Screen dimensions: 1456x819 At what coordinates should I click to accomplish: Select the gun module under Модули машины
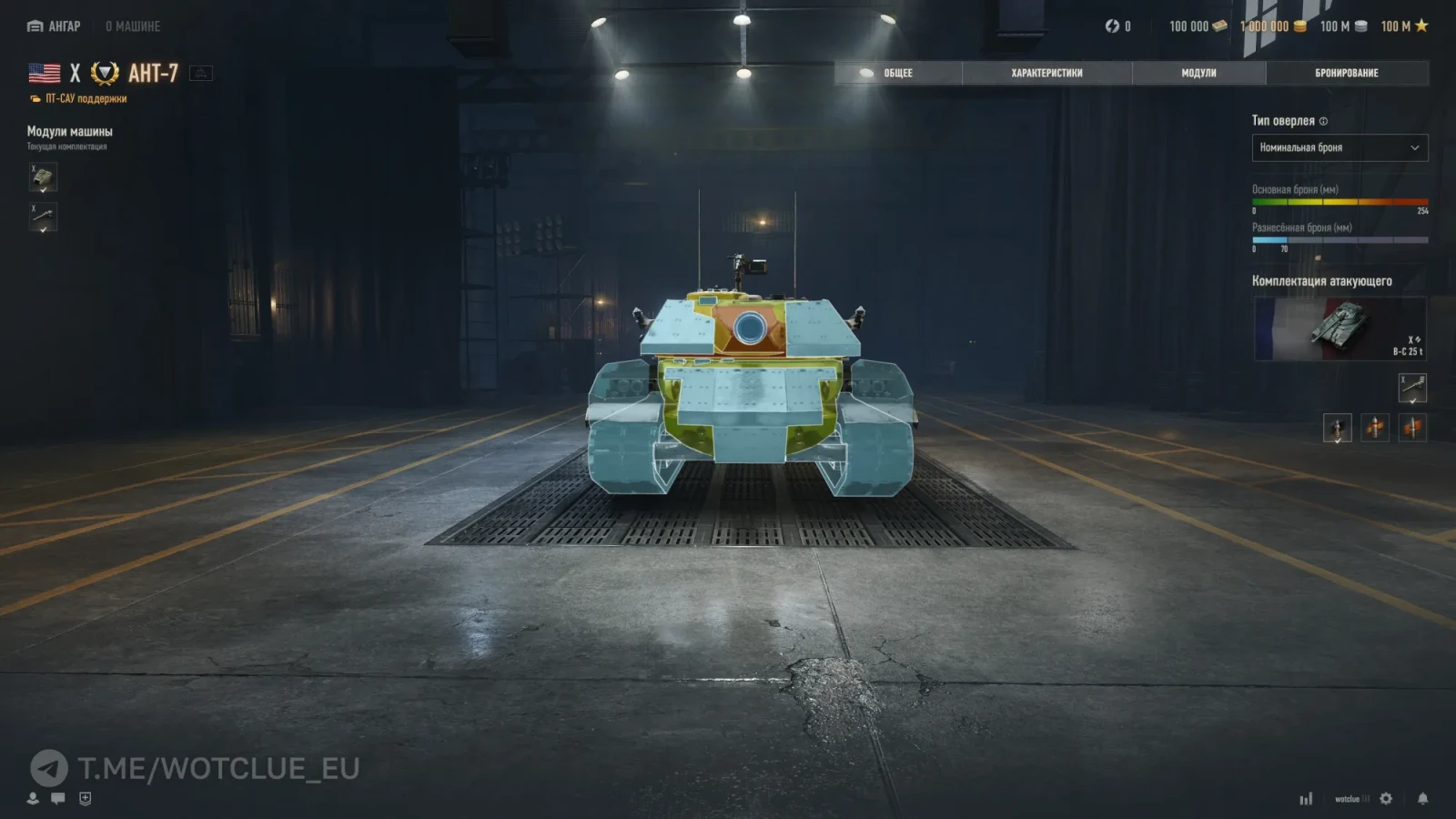(43, 217)
